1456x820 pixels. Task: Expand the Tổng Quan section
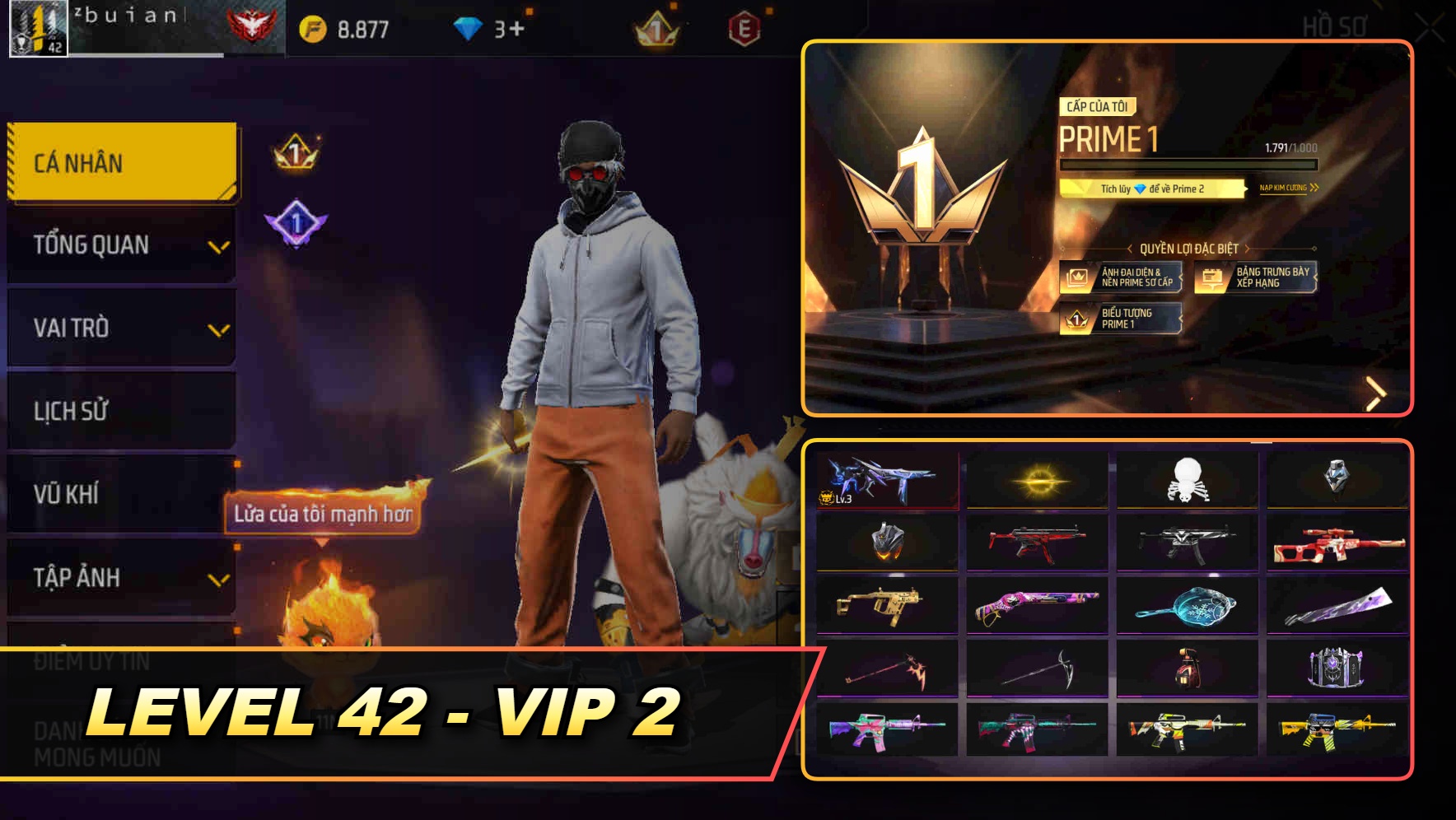(x=120, y=245)
